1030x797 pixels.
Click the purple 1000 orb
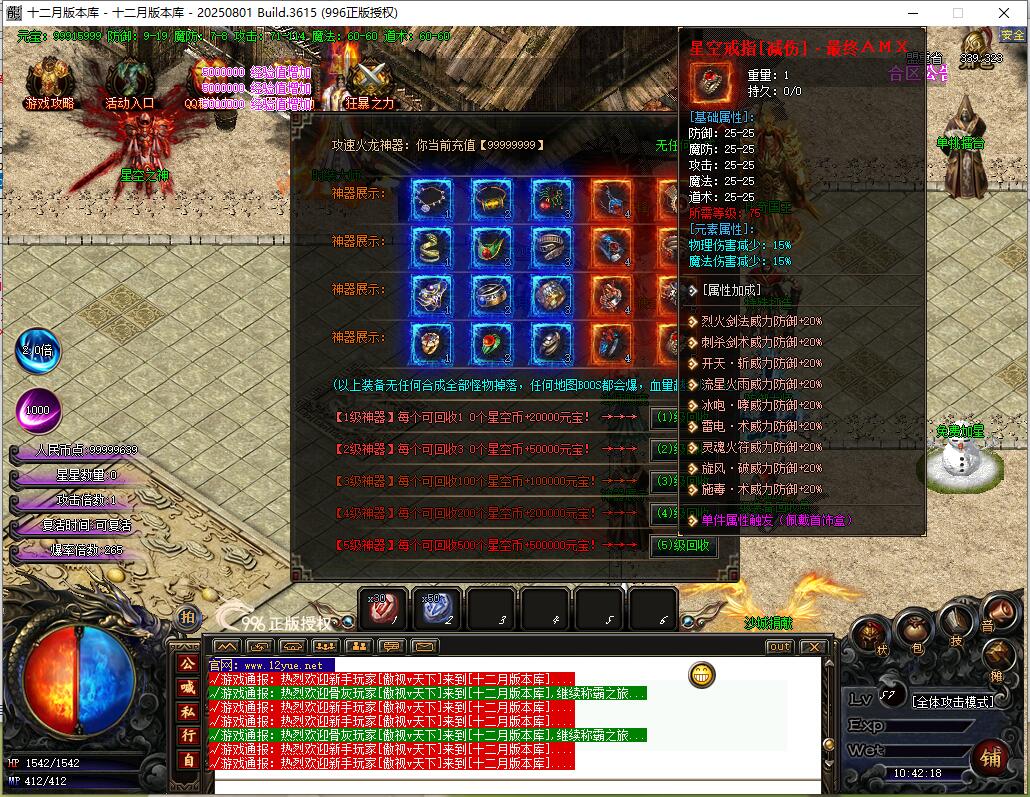click(x=38, y=410)
